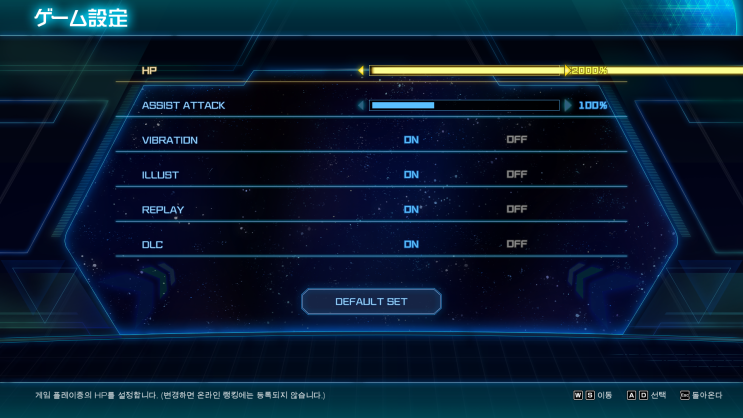
Task: Set ILLUST to ON
Action: click(411, 175)
